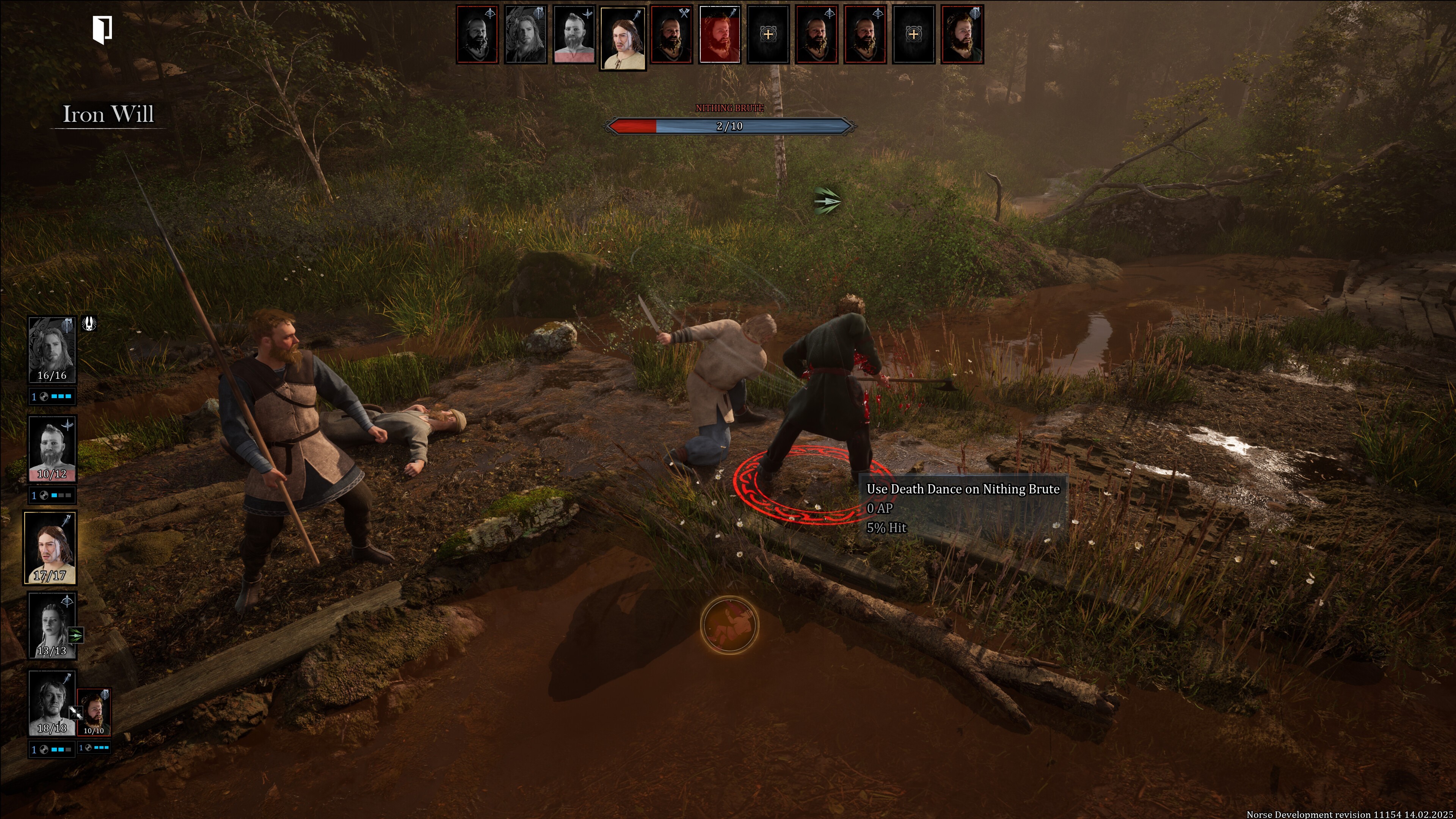The image size is (1456, 819).
Task: Select the last red-bearded enemy in turn order
Action: tap(962, 35)
